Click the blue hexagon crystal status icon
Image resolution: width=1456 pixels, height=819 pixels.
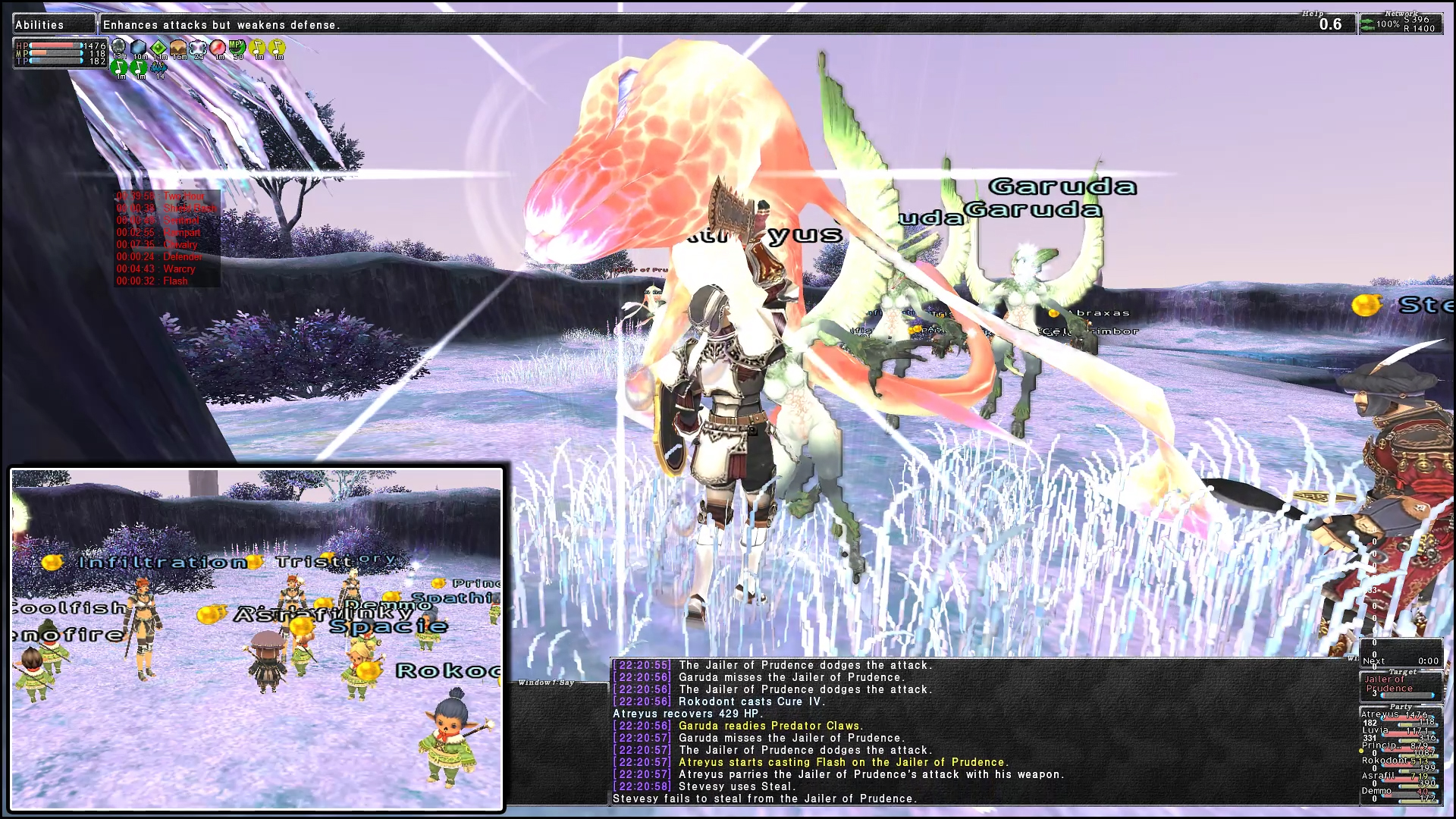point(139,49)
